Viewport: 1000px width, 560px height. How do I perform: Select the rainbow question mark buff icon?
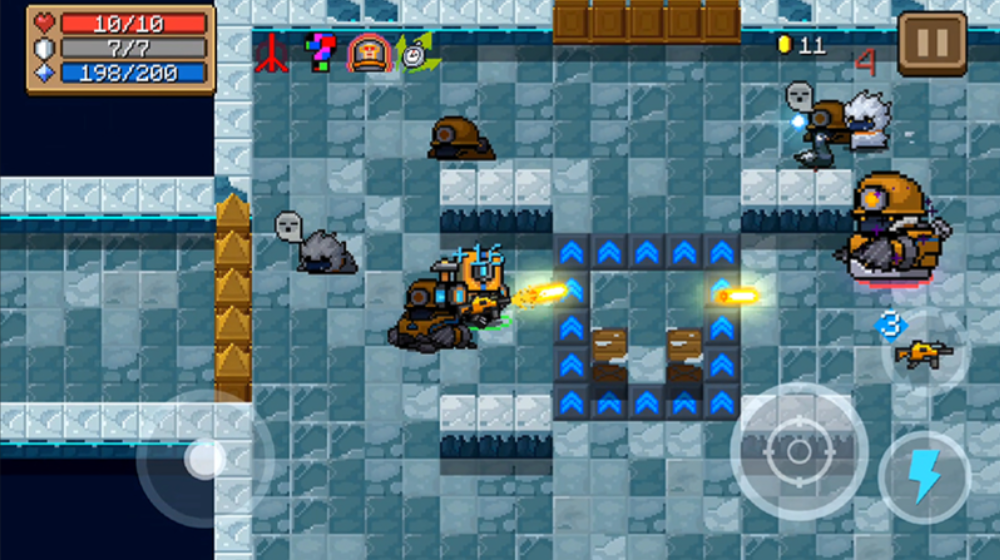[320, 53]
